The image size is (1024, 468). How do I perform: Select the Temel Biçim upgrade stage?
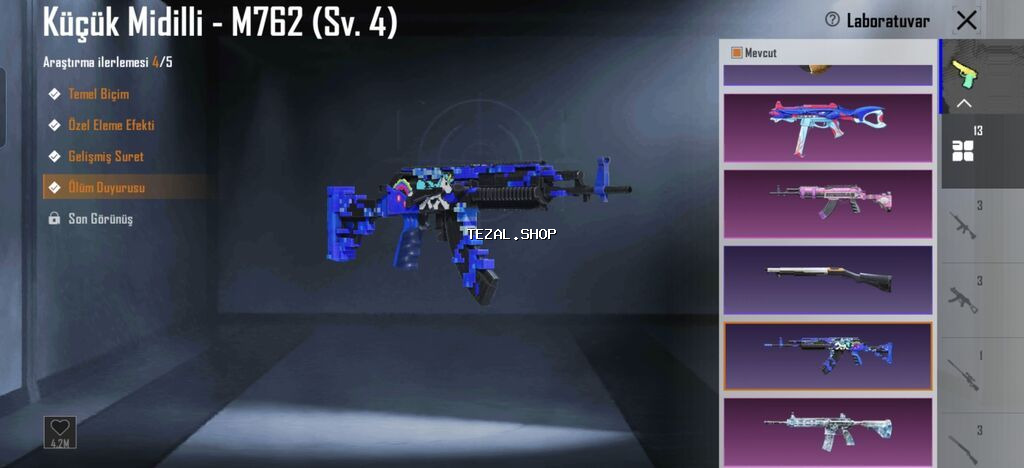coord(98,94)
